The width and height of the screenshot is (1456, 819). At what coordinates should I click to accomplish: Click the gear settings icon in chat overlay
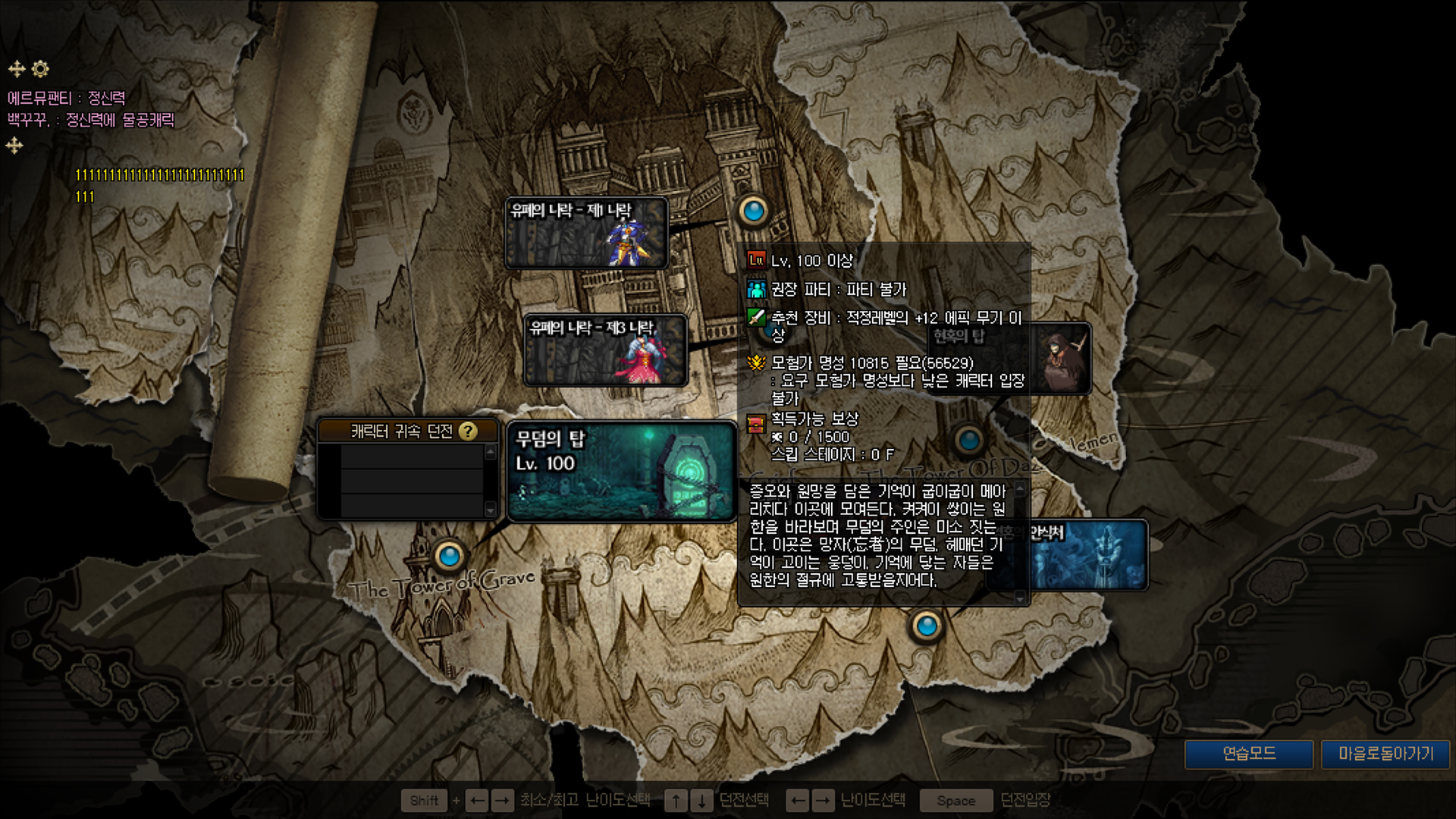pyautogui.click(x=40, y=69)
